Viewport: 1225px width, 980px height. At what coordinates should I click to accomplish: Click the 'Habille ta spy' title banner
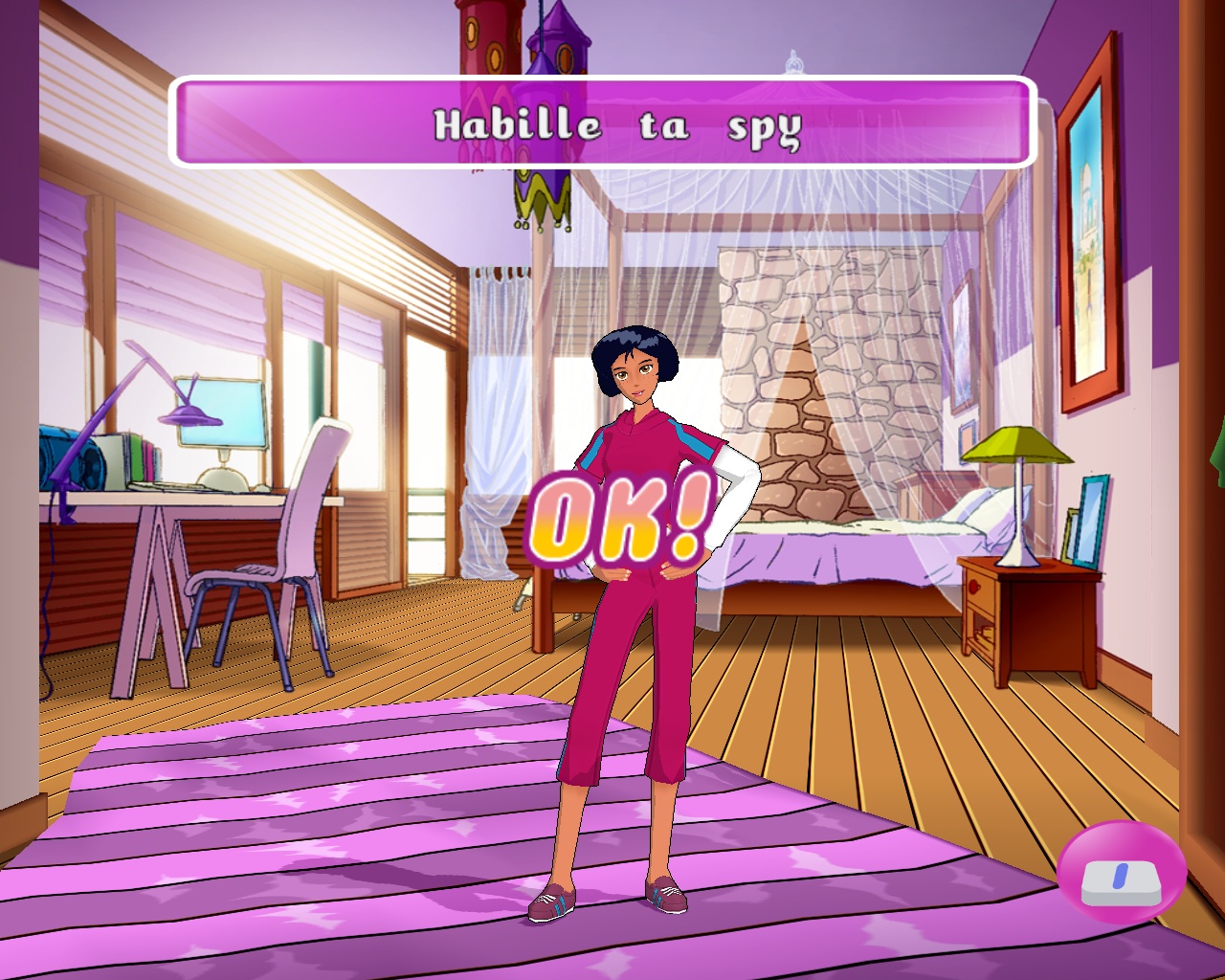tap(603, 122)
